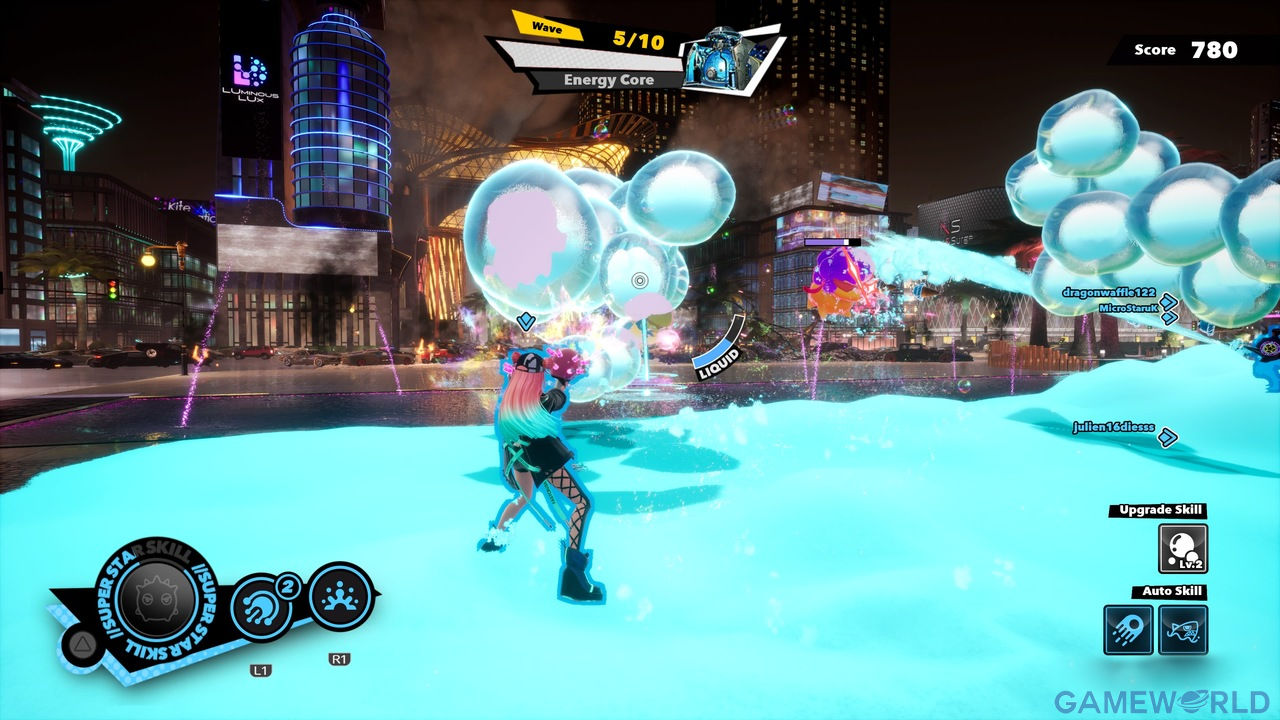Select the Lv.2 bubble Upgrade Skill icon
The width and height of the screenshot is (1280, 720).
(x=1182, y=549)
